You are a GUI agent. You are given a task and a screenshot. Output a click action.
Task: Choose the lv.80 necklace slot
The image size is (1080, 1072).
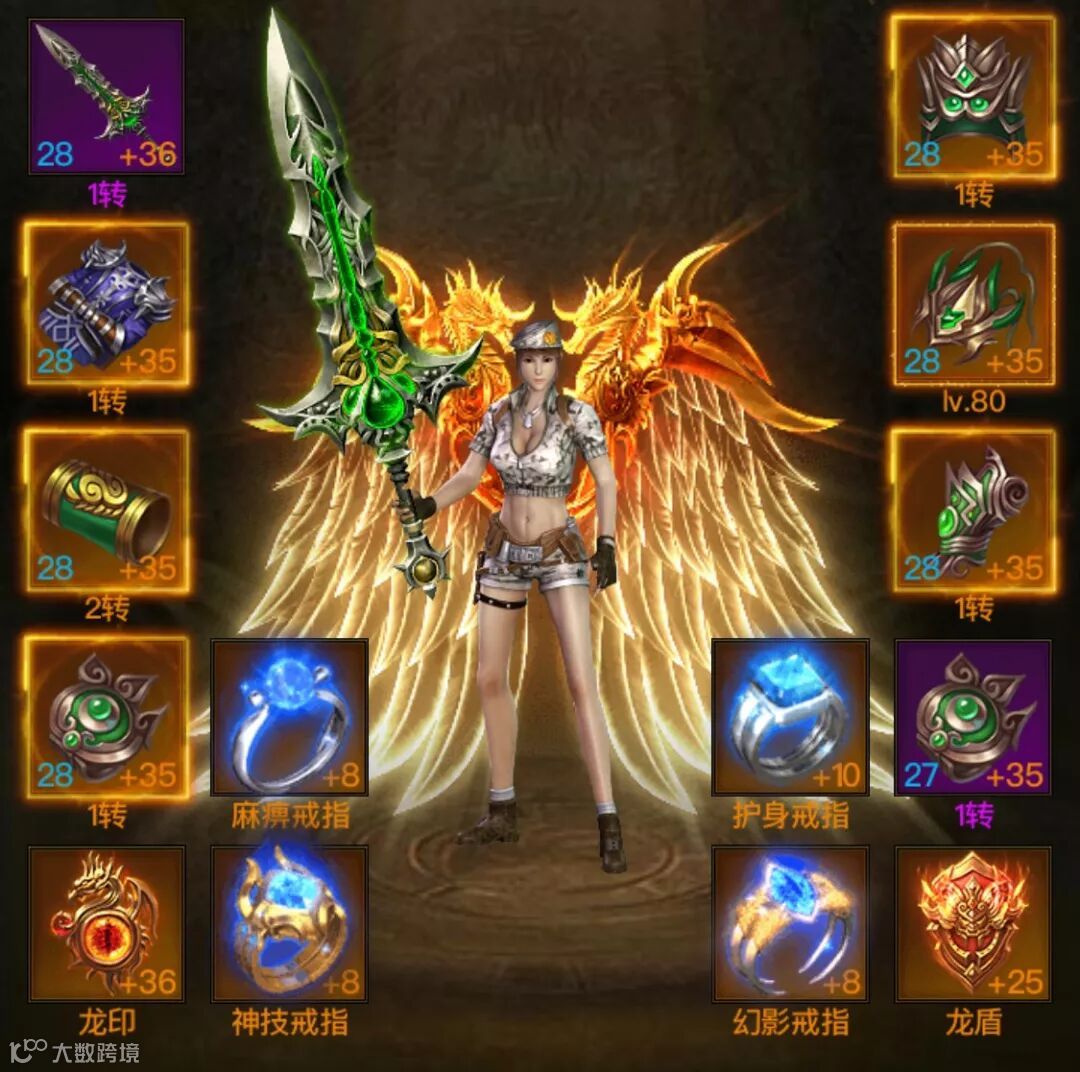pos(973,304)
